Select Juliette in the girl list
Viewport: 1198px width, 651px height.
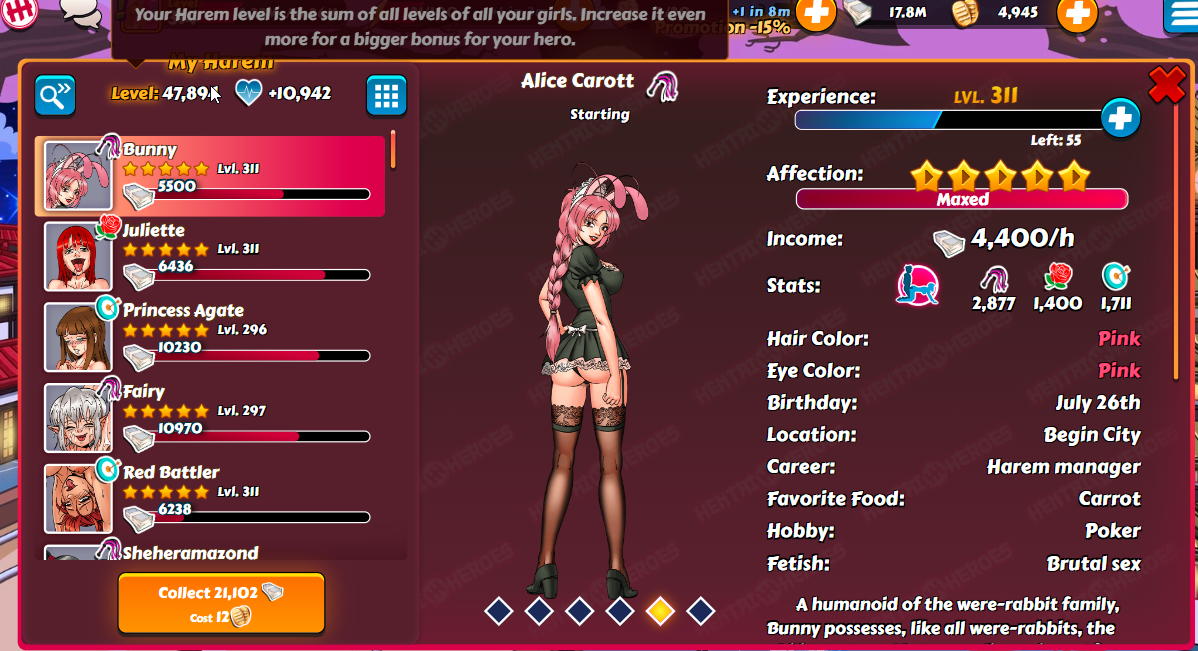[x=210, y=257]
